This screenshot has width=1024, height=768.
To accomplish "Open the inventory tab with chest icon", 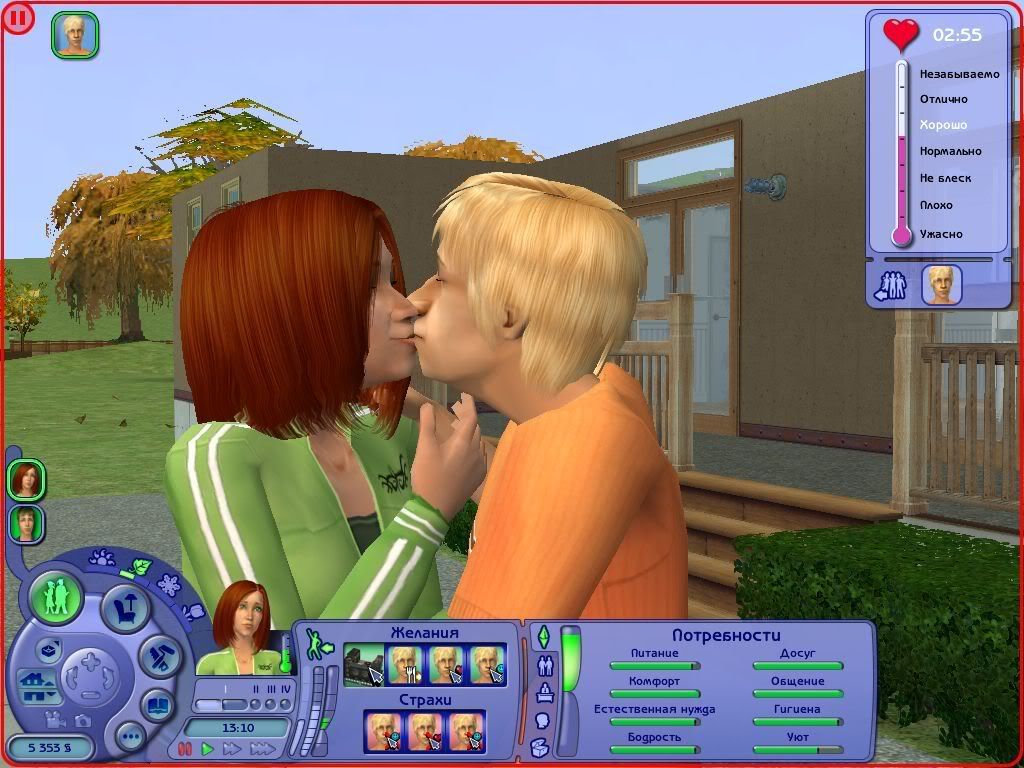I will [540, 747].
